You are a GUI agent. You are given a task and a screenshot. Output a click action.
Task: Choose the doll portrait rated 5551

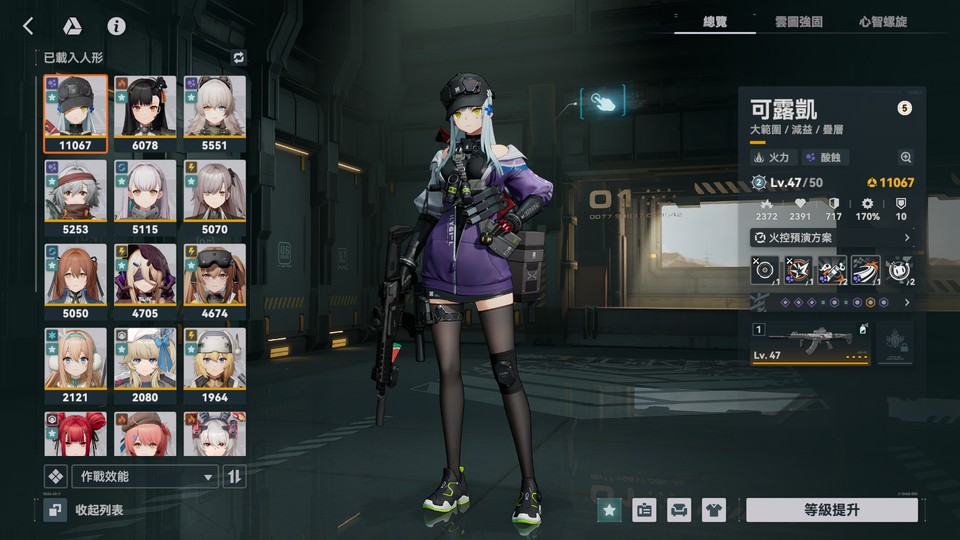click(x=214, y=112)
